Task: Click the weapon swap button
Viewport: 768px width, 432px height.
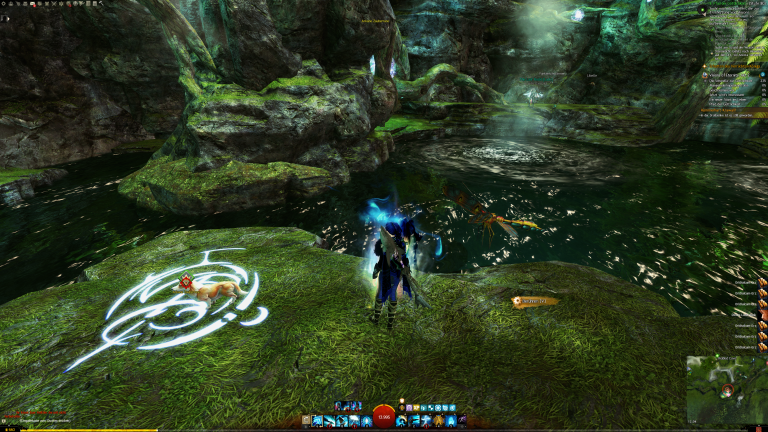Action: pos(306,420)
